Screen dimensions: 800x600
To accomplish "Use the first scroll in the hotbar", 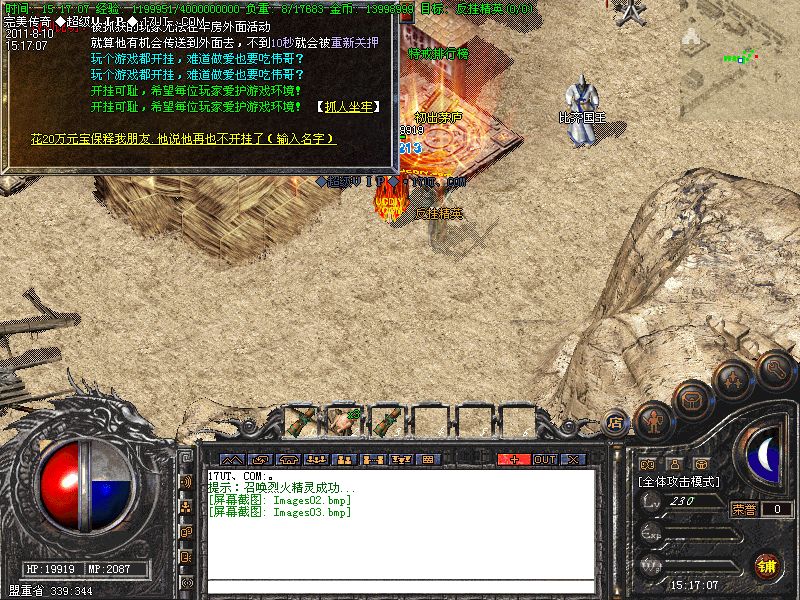I will [301, 421].
